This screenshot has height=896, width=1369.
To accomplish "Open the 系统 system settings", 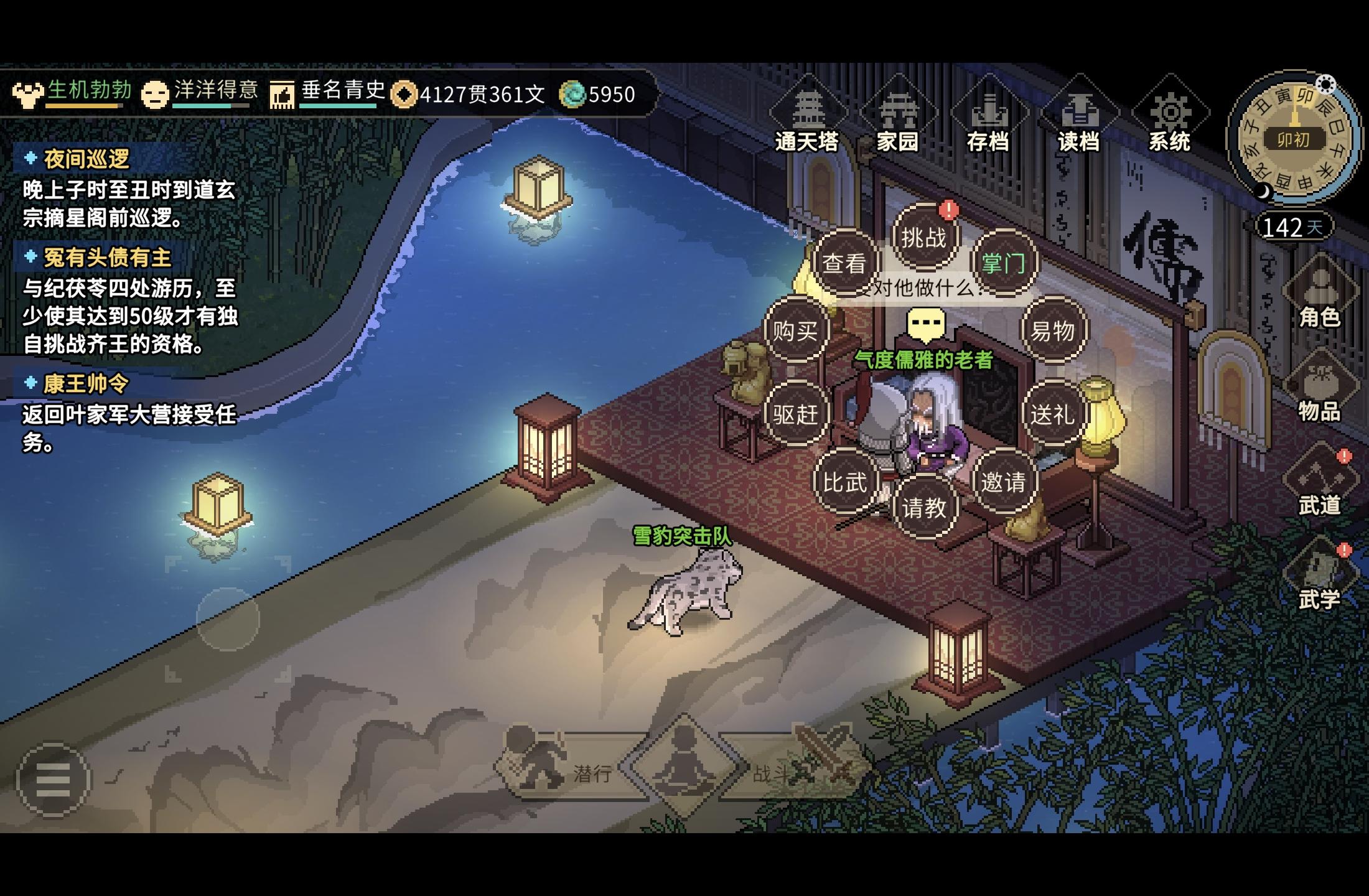I will [x=1170, y=118].
